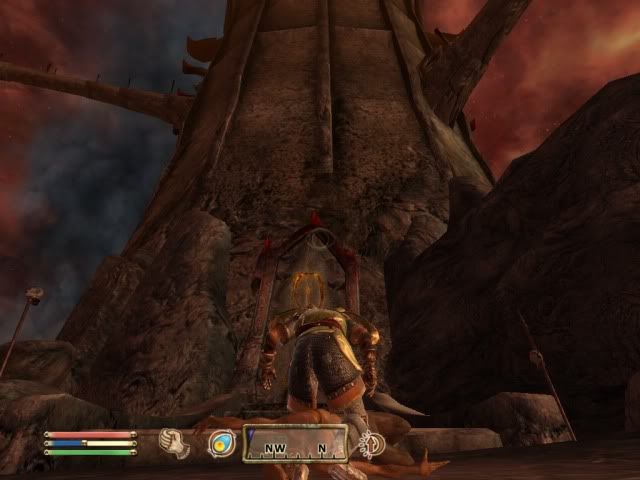The width and height of the screenshot is (640, 480).
Task: Click the compass direction bar
Action: pos(296,443)
